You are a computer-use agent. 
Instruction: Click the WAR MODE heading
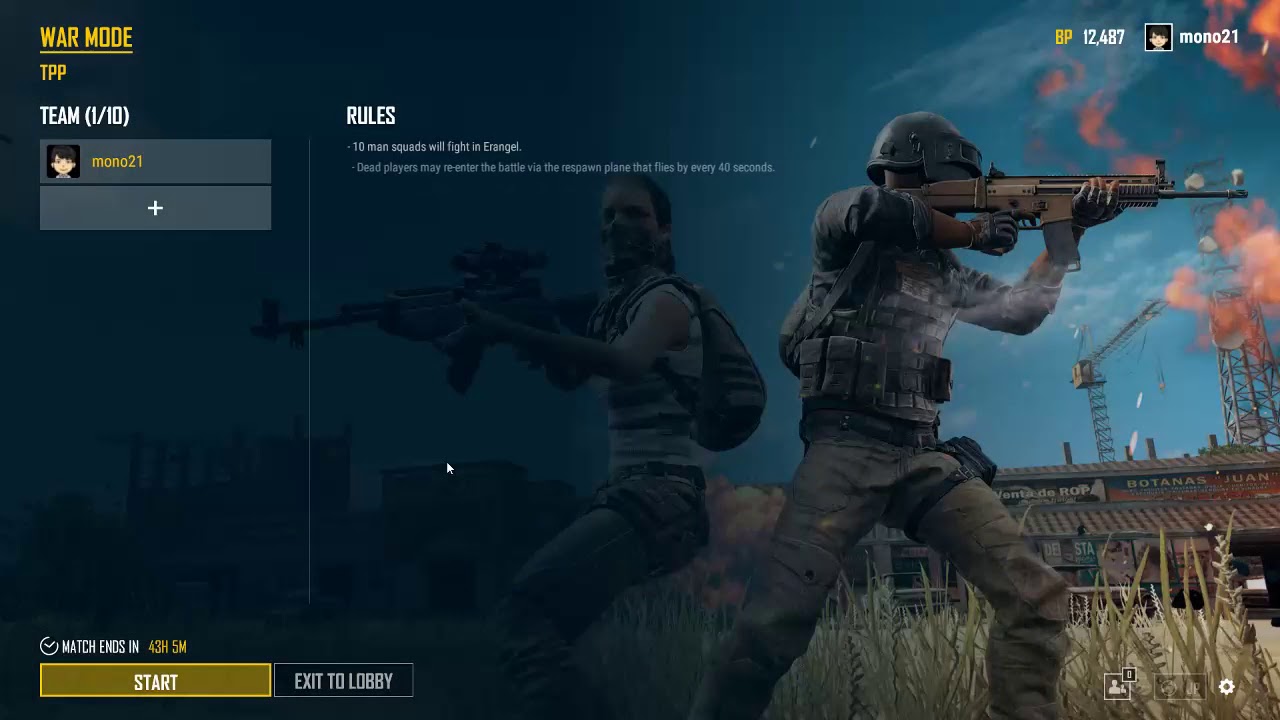[x=86, y=37]
